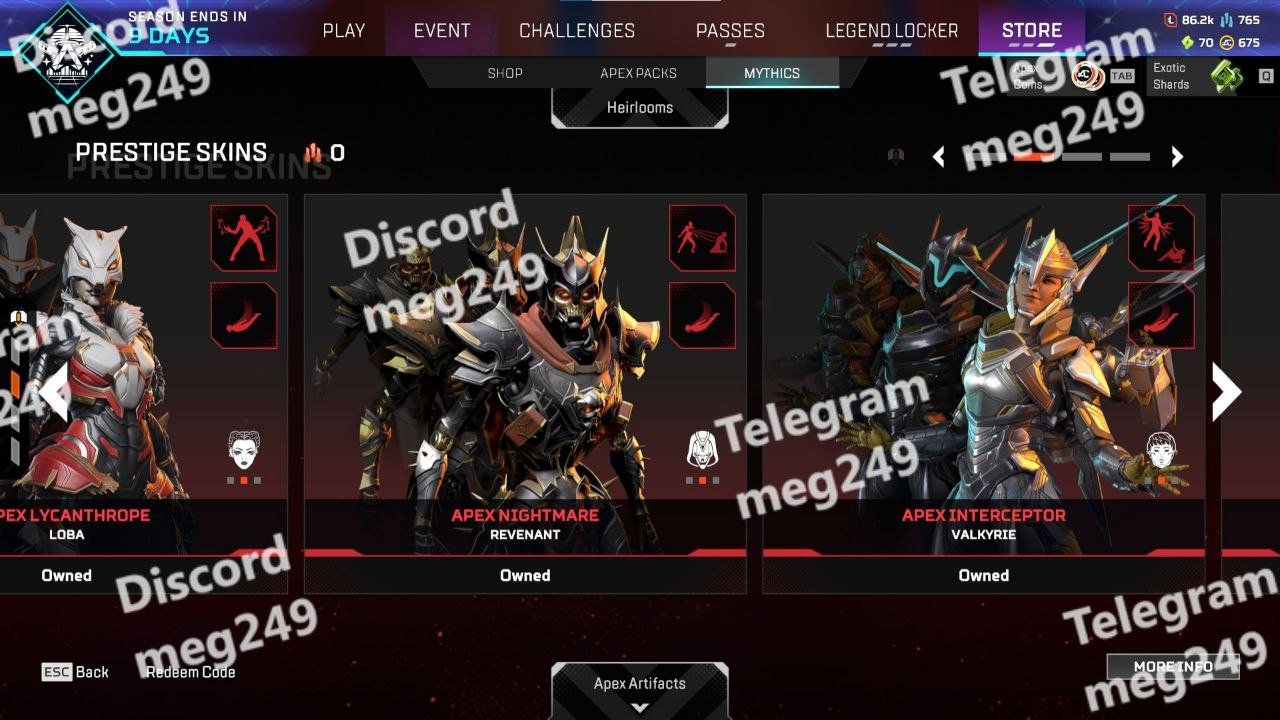Select the Mythics sub-tab
Screen dimensions: 1280x720
coord(772,73)
